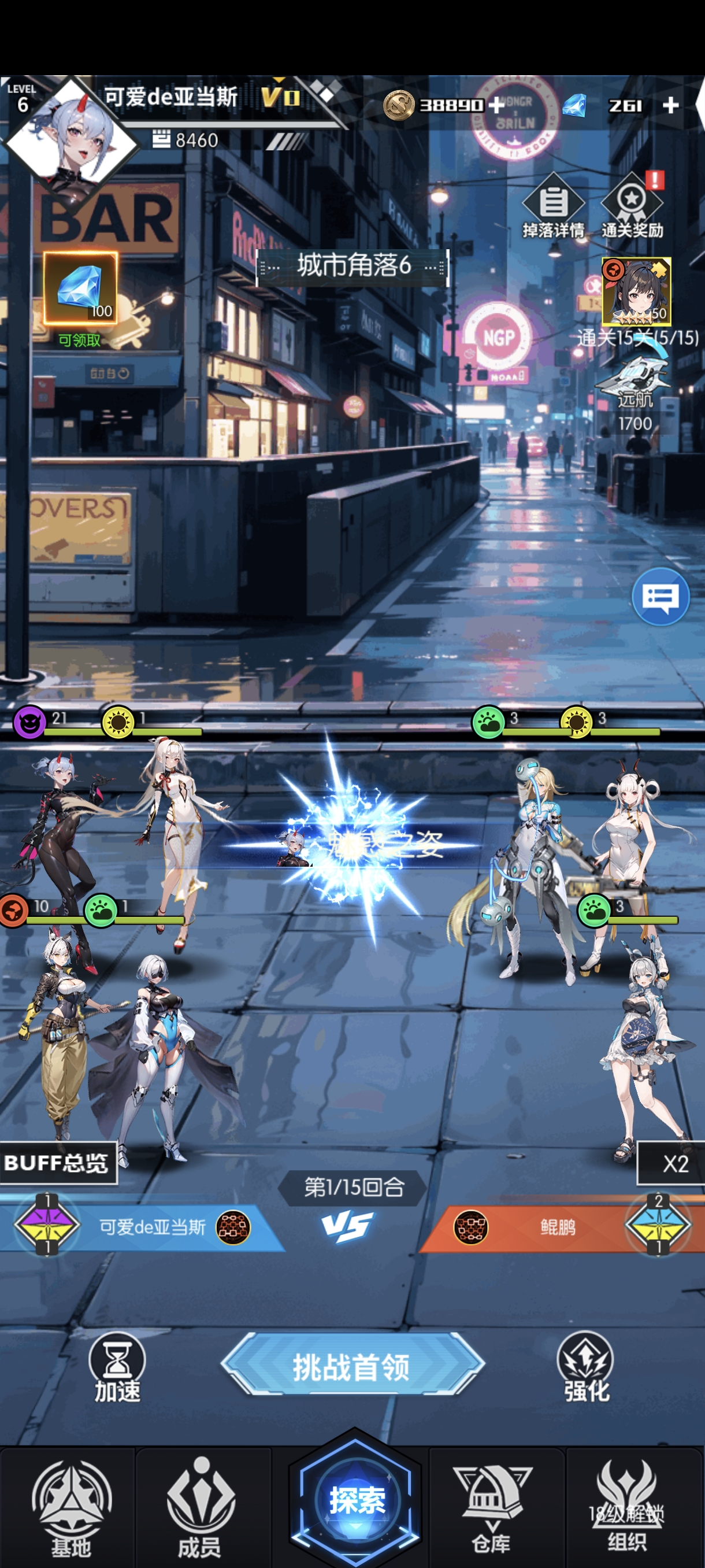Add more gold coins with plus button

pos(496,105)
